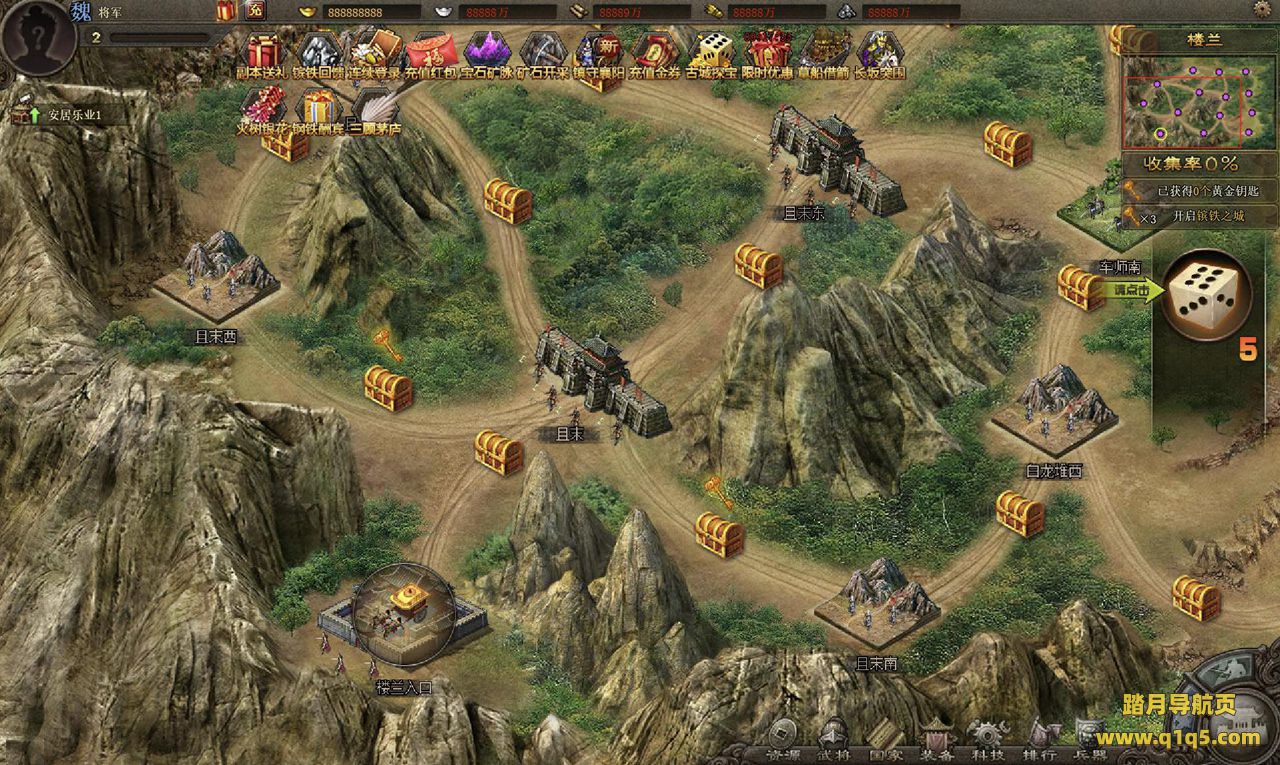Open the 三顾茅庐 feather fan event
This screenshot has width=1280, height=765.
375,106
